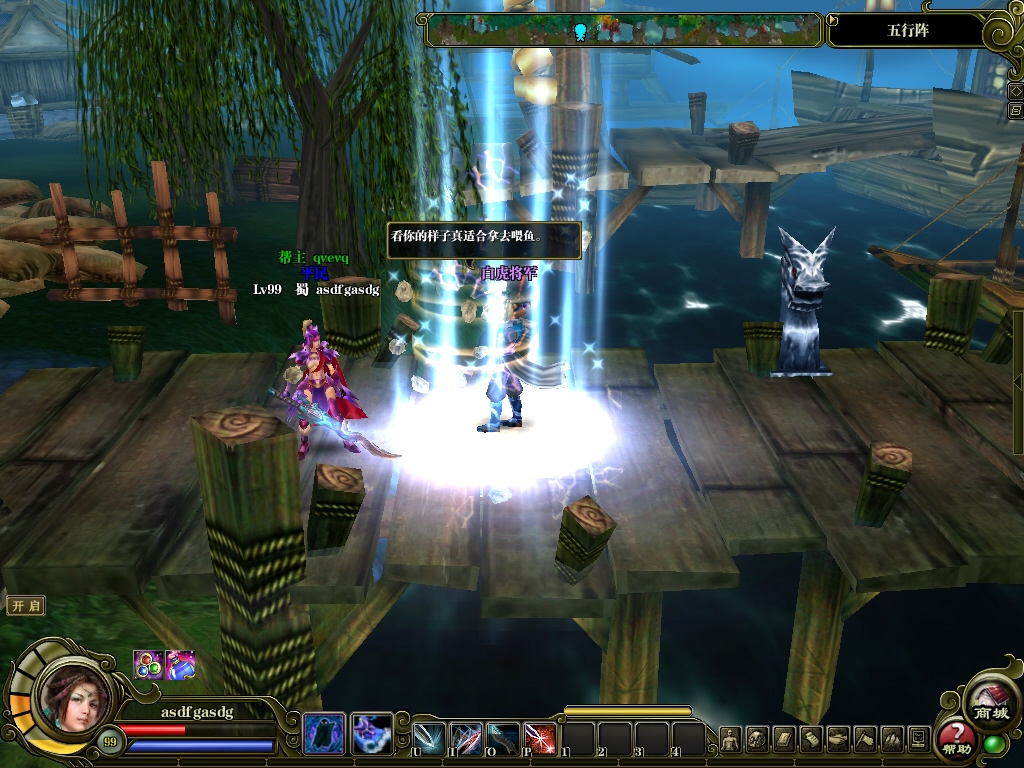
Task: Click the red 帮助 help button
Action: (955, 739)
